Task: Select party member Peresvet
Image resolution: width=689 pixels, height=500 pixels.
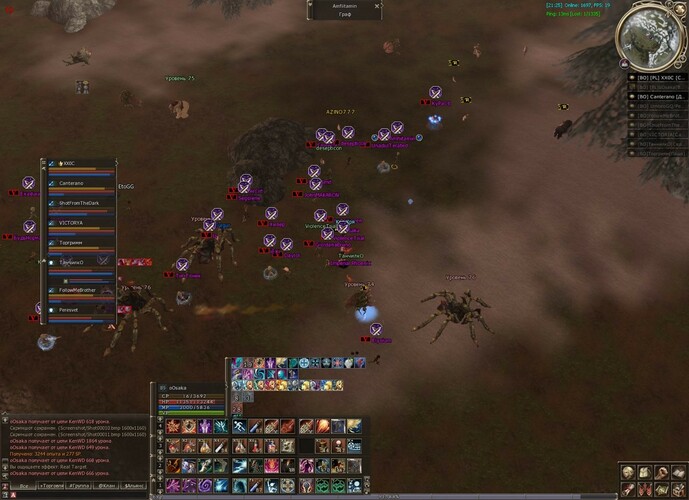Action: click(70, 310)
